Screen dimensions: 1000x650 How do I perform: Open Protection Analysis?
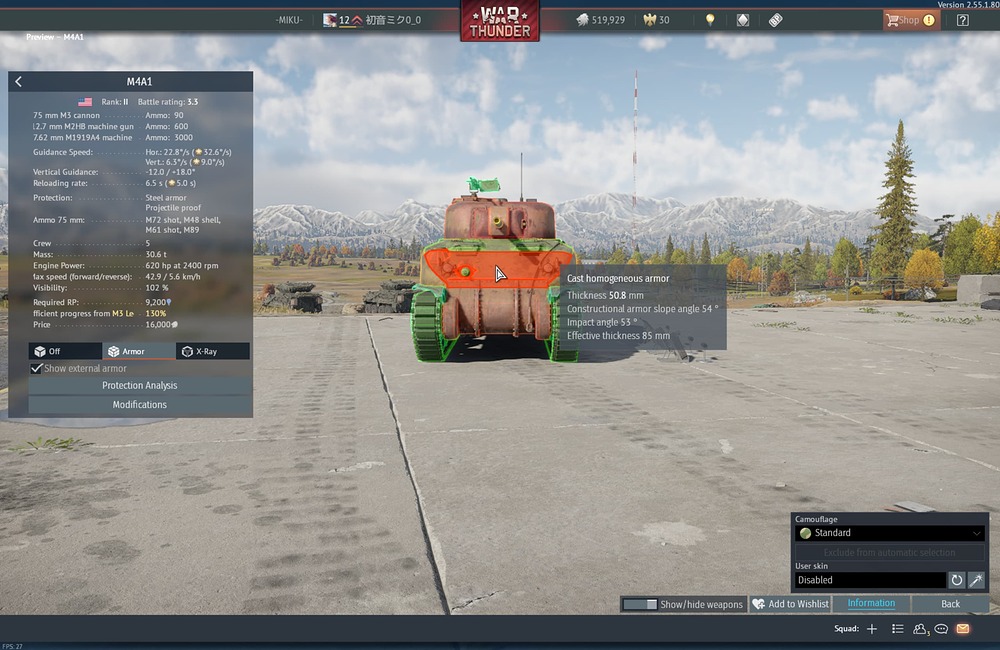[x=140, y=386]
